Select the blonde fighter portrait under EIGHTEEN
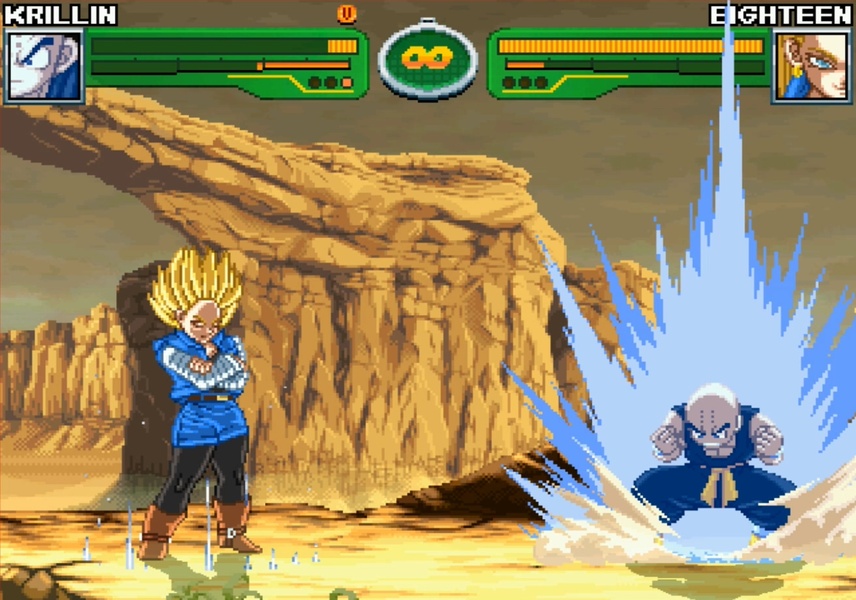The width and height of the screenshot is (856, 600). coord(811,66)
